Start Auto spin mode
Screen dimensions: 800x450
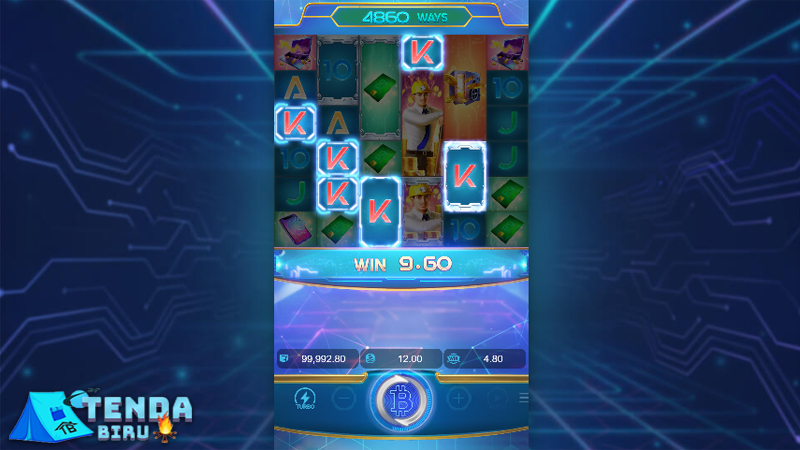(x=497, y=398)
